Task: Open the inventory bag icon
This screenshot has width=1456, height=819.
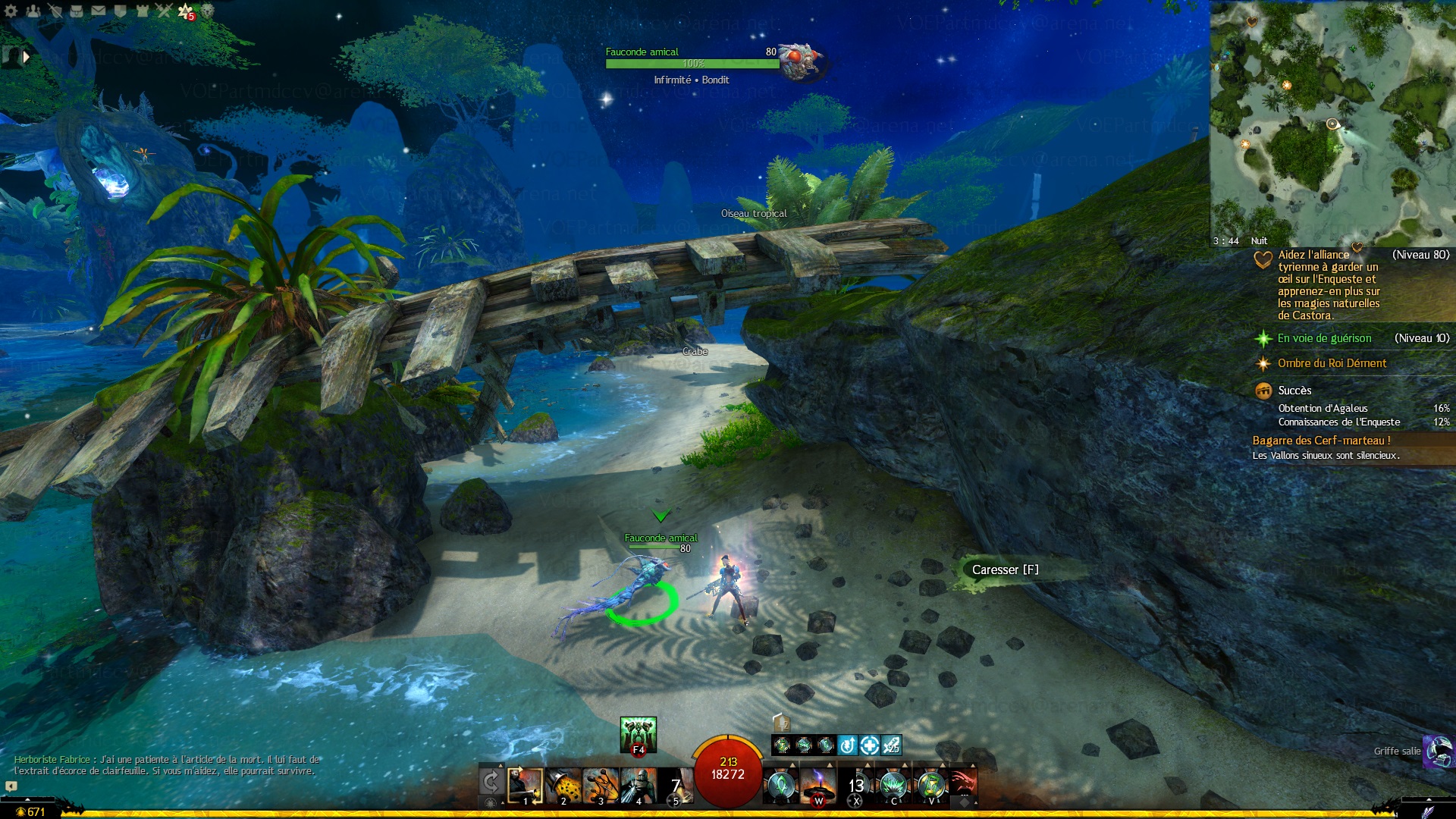Action: point(77,11)
